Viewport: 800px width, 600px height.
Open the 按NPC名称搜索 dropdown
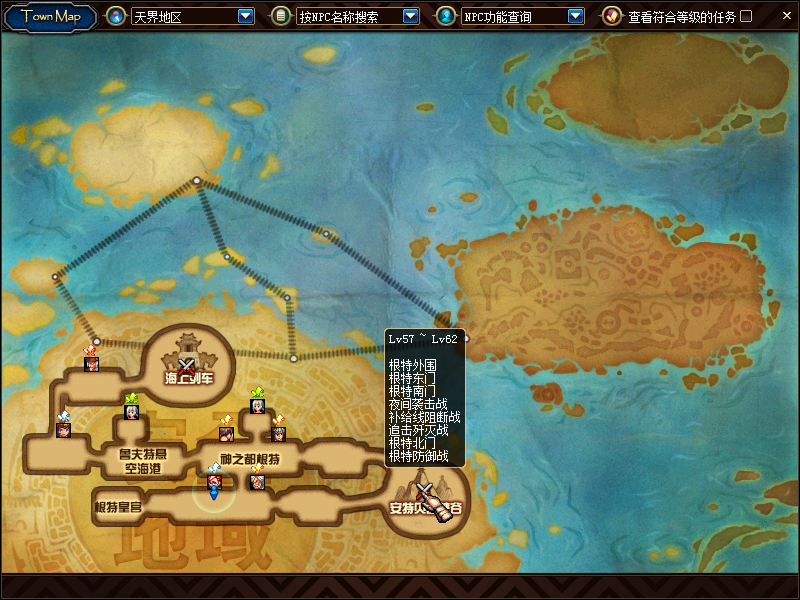(x=410, y=16)
